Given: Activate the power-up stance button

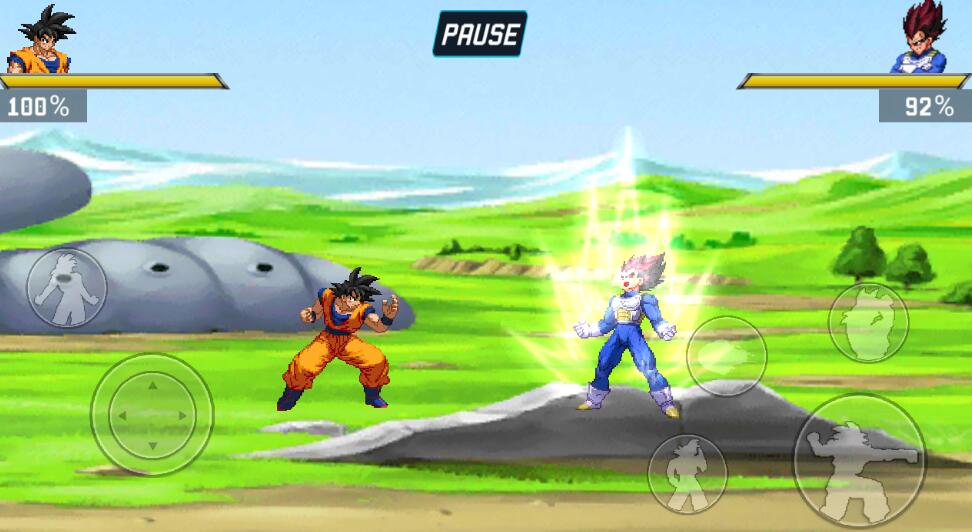Looking at the screenshot, I should 67,288.
